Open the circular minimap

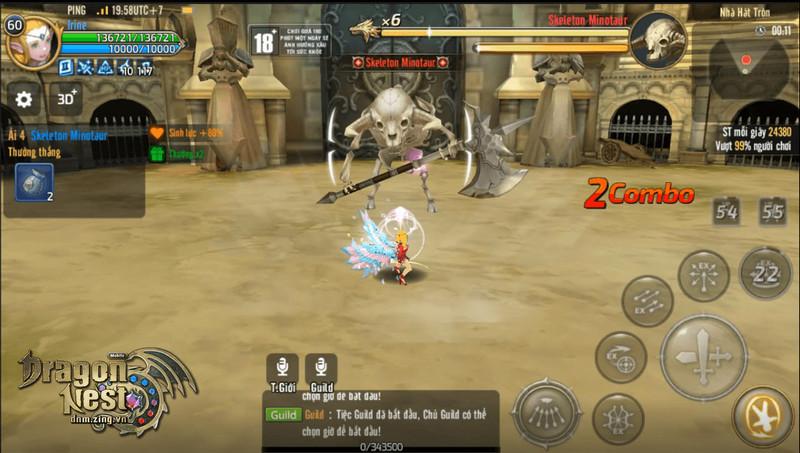(x=748, y=64)
